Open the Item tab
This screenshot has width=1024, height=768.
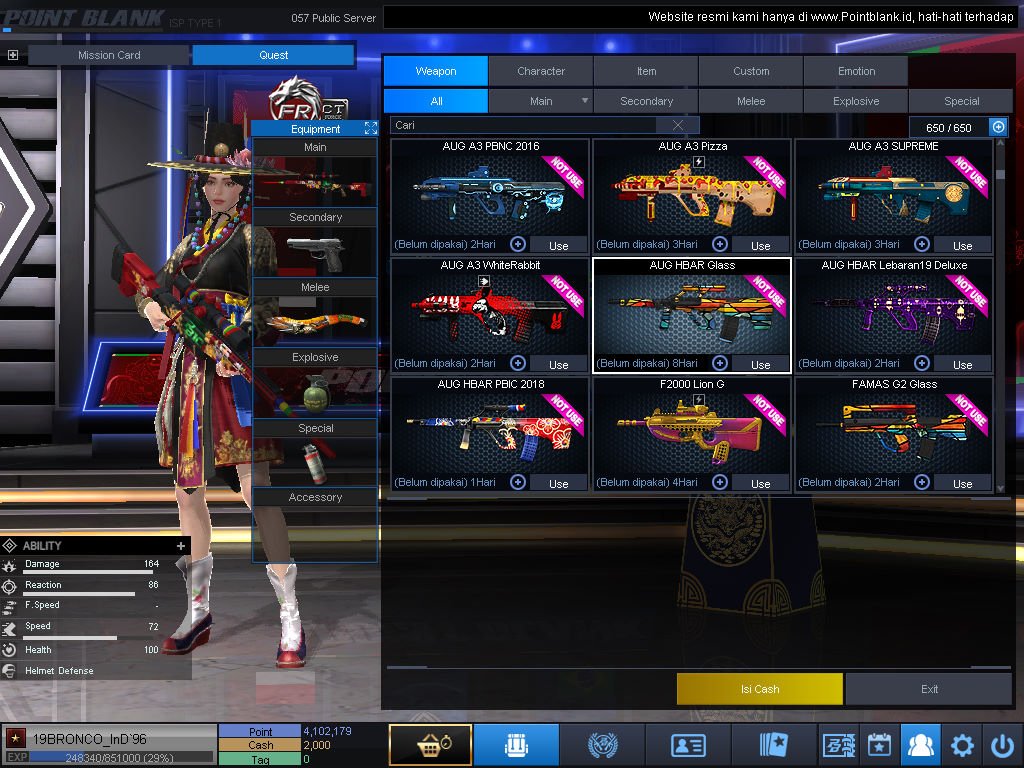point(646,71)
